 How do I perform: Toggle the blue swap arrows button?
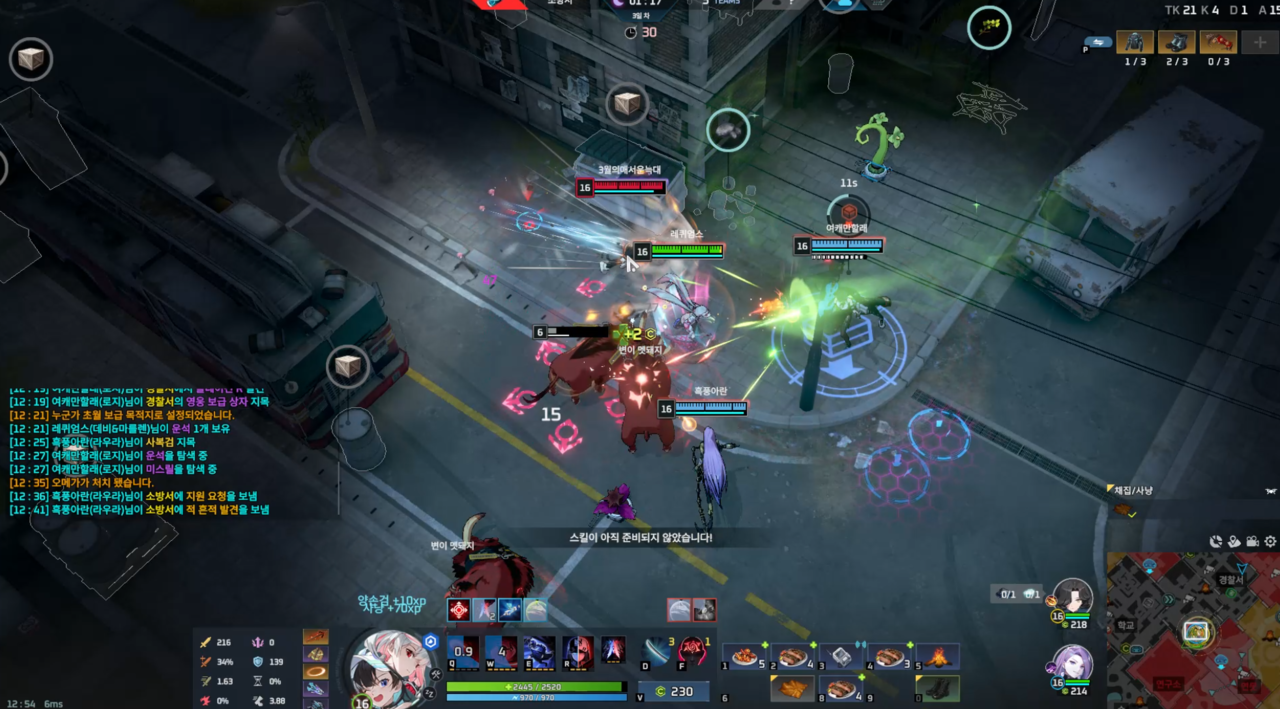(x=1097, y=43)
